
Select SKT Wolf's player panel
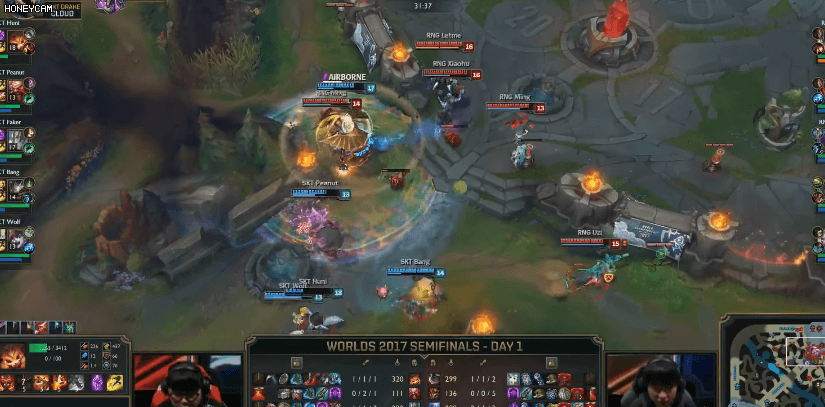[16, 238]
